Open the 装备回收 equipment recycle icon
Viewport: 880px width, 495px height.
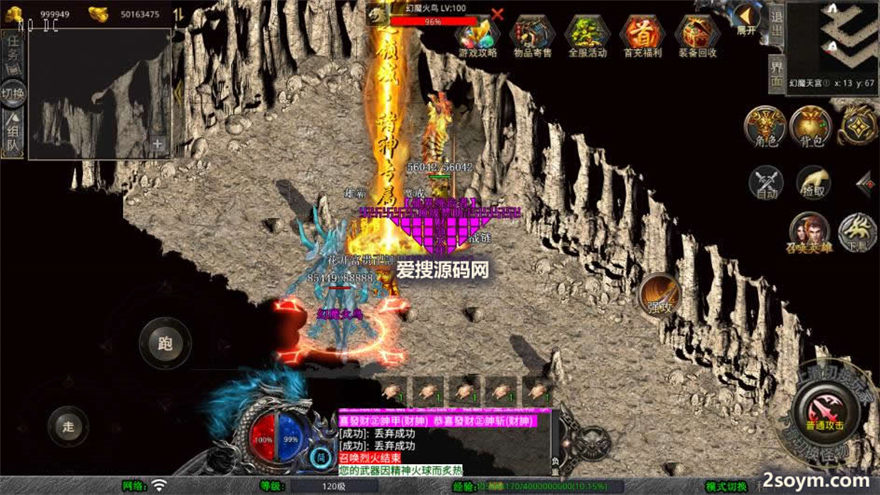[697, 36]
